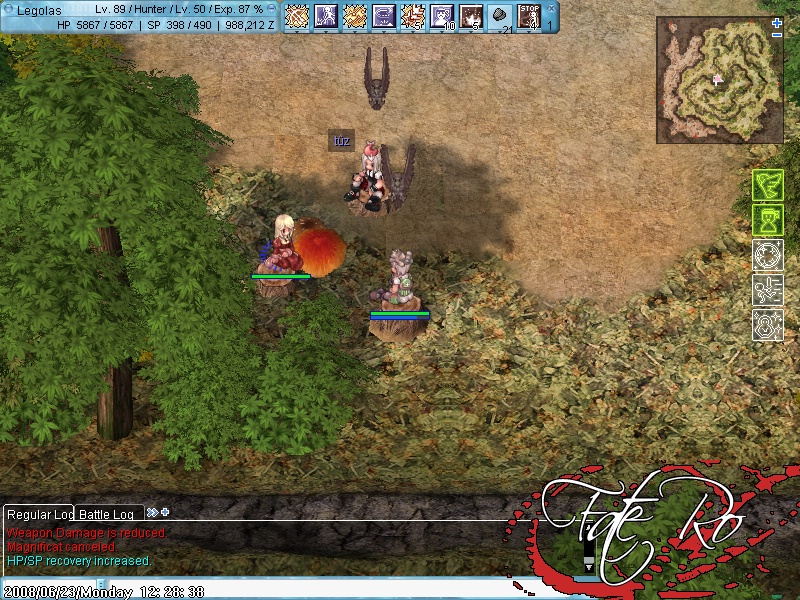This screenshot has height=600, width=800.
Task: Click the chat tab double-arrow button
Action: pos(152,513)
